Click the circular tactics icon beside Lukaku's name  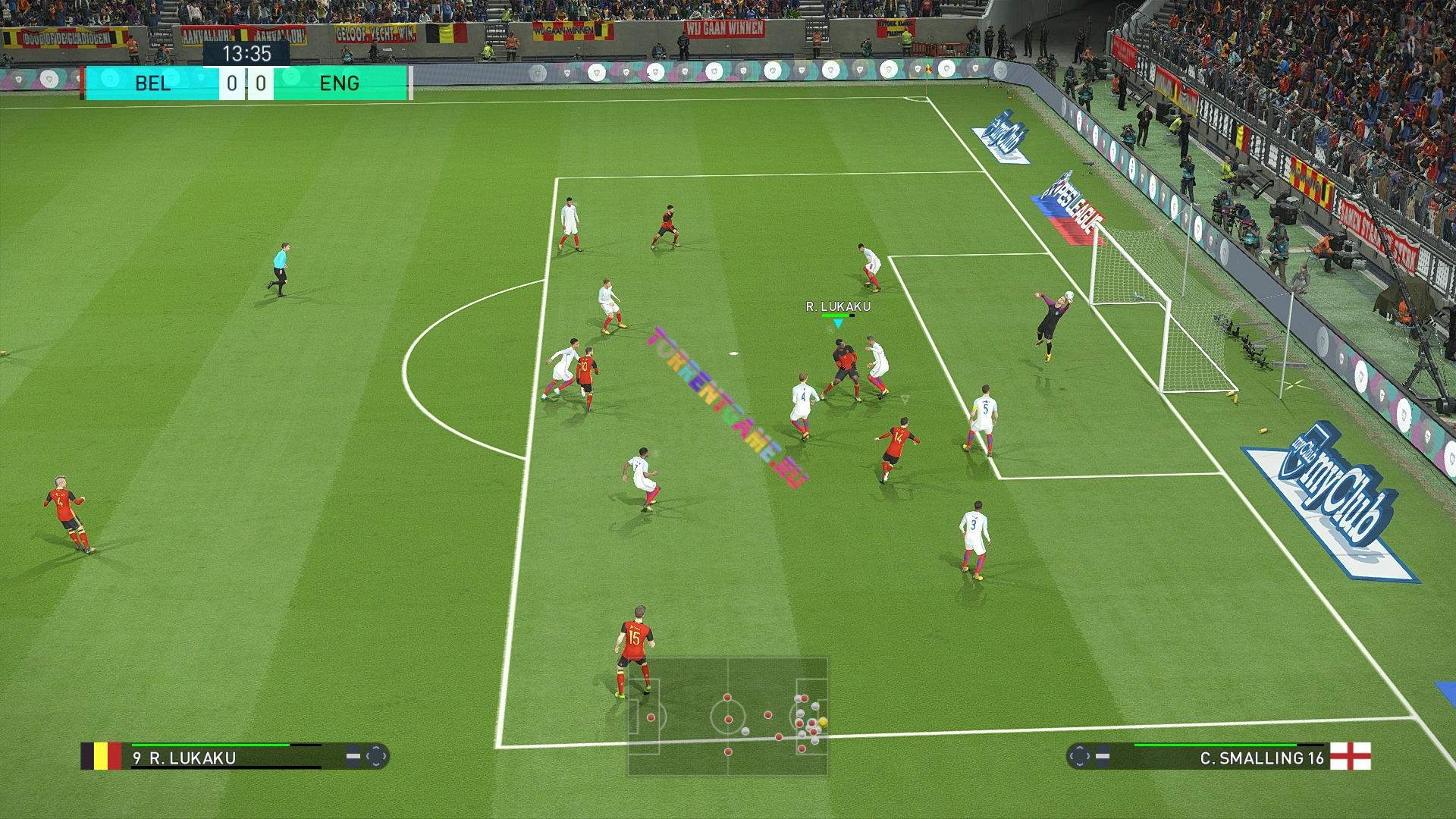[x=376, y=756]
